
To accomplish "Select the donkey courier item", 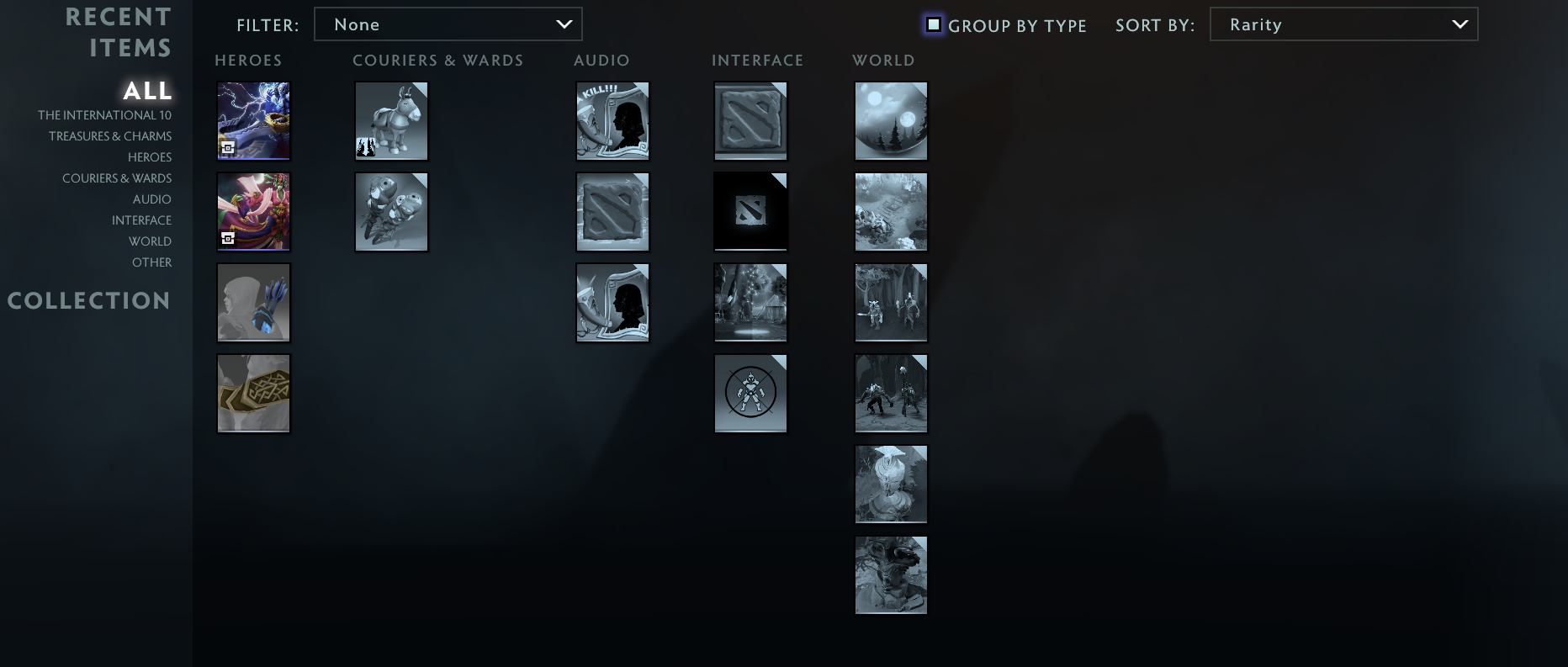I will click(391, 120).
